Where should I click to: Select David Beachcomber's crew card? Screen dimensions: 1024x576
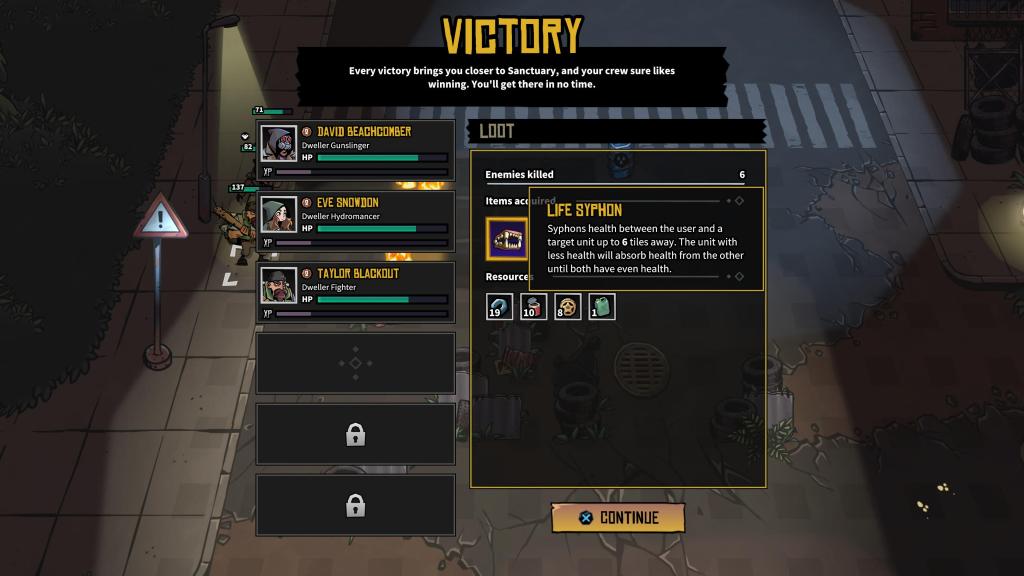point(356,151)
